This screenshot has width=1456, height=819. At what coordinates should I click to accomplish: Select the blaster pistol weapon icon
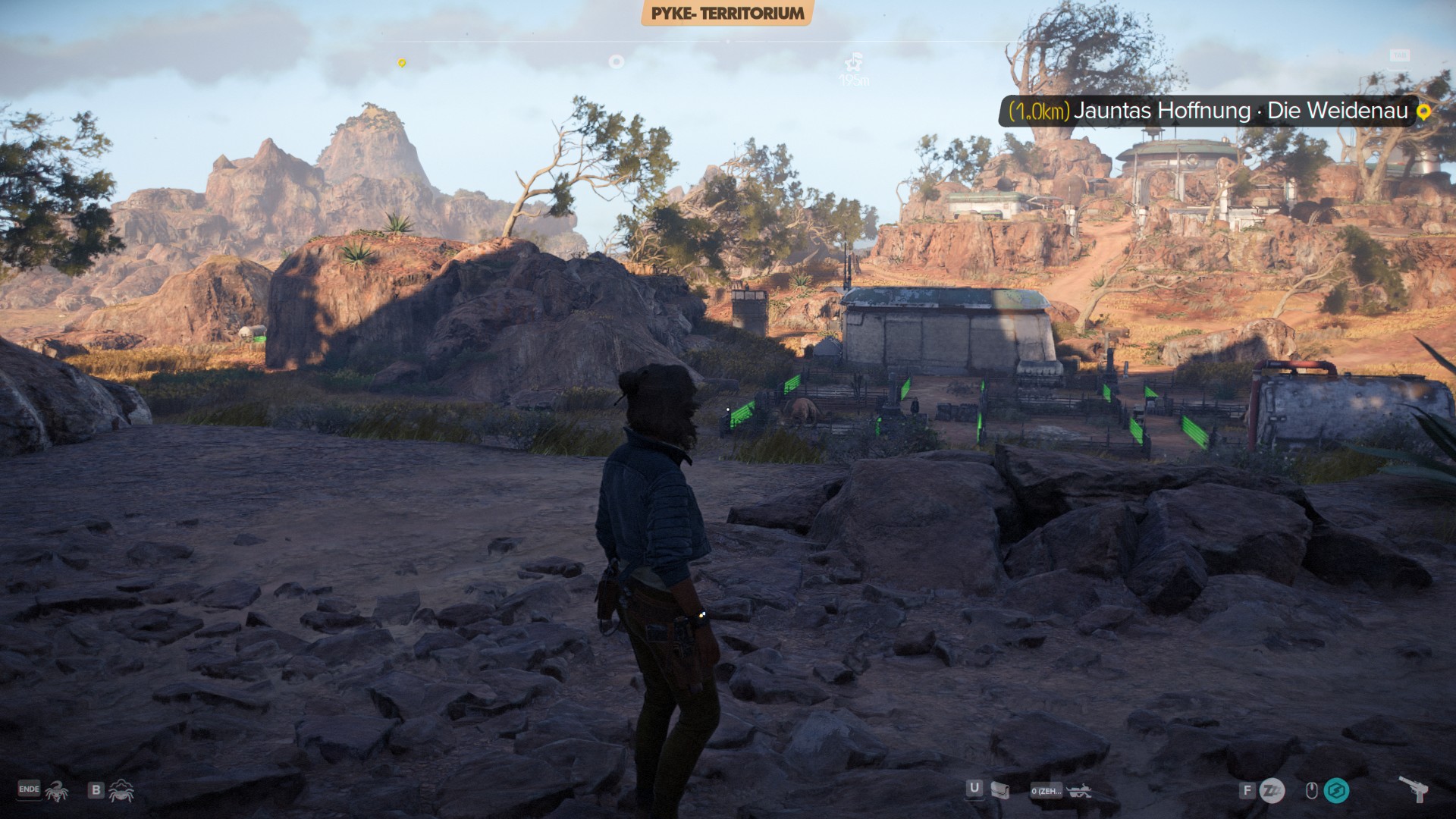(1414, 789)
